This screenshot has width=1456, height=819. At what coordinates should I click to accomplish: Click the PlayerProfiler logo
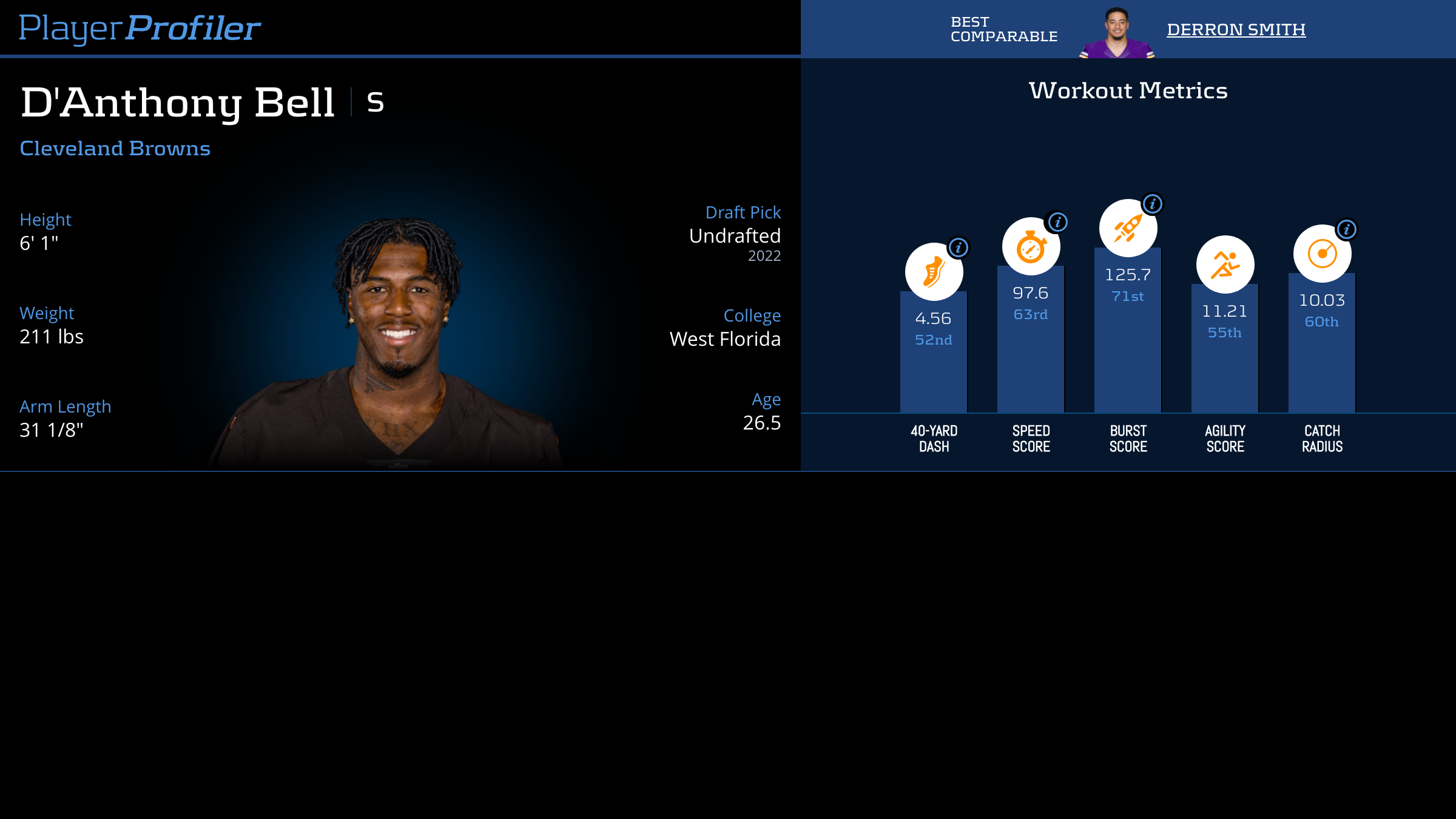click(139, 27)
